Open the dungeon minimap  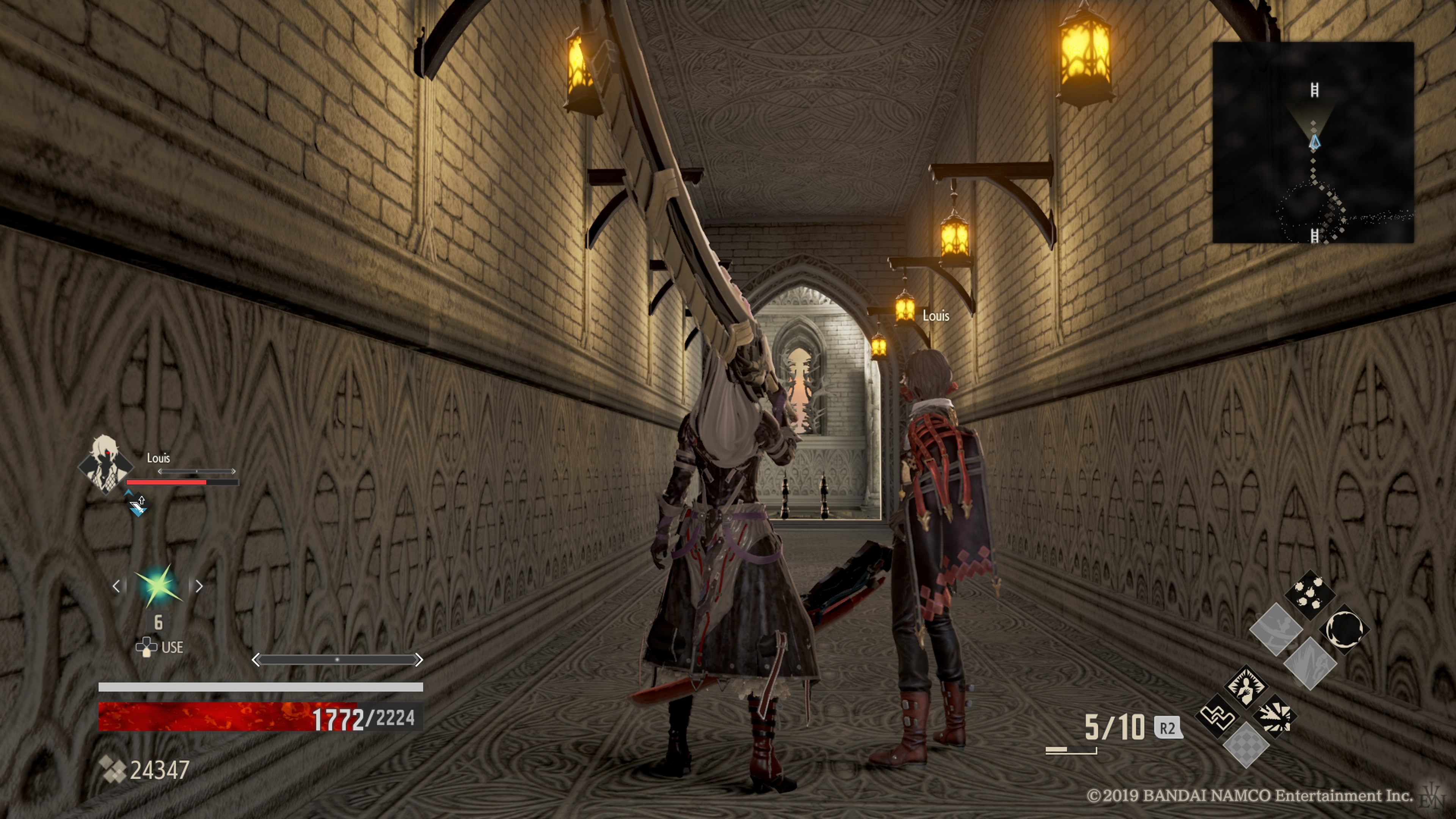(1312, 143)
